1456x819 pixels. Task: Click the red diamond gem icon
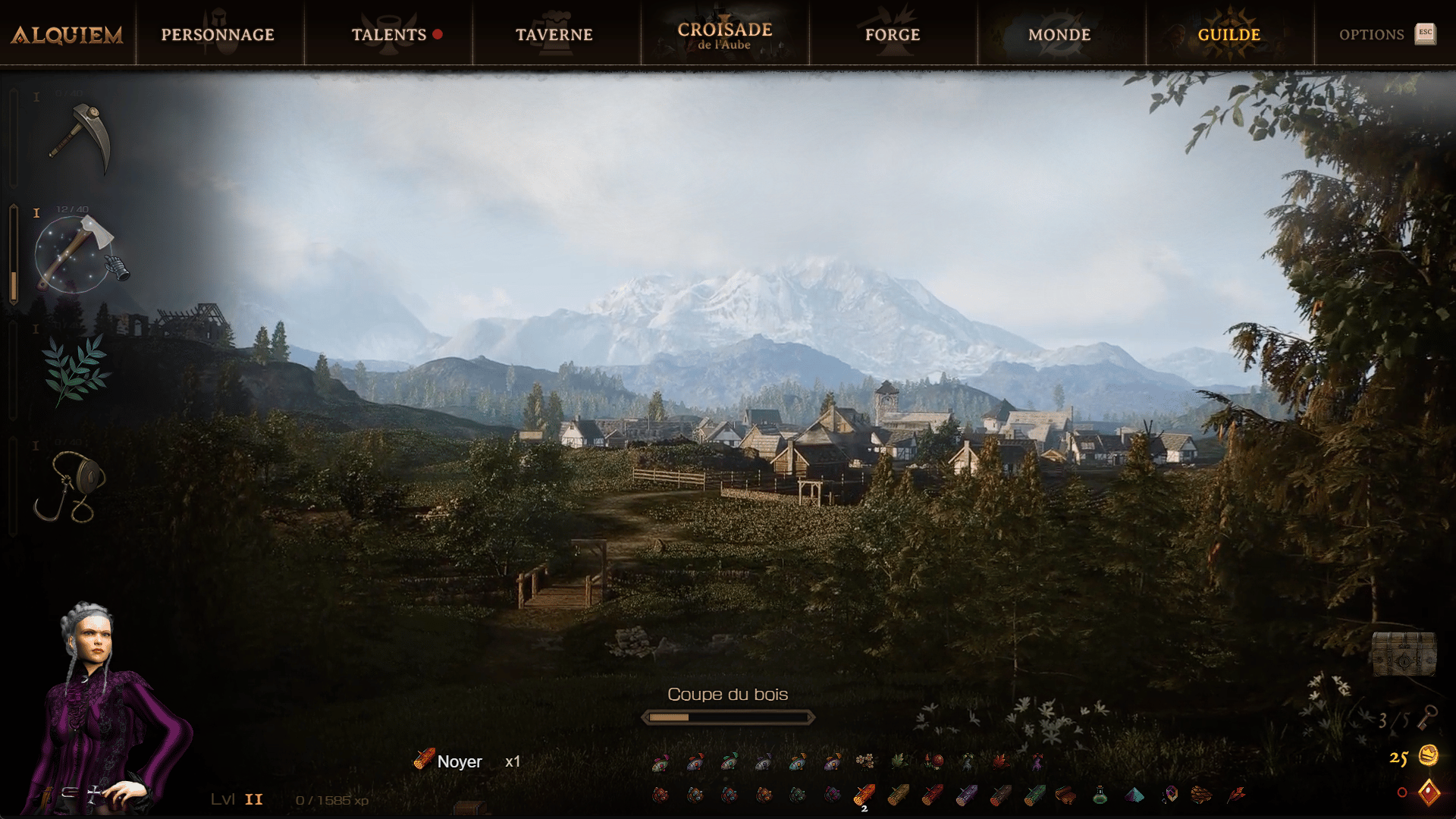point(1429,792)
